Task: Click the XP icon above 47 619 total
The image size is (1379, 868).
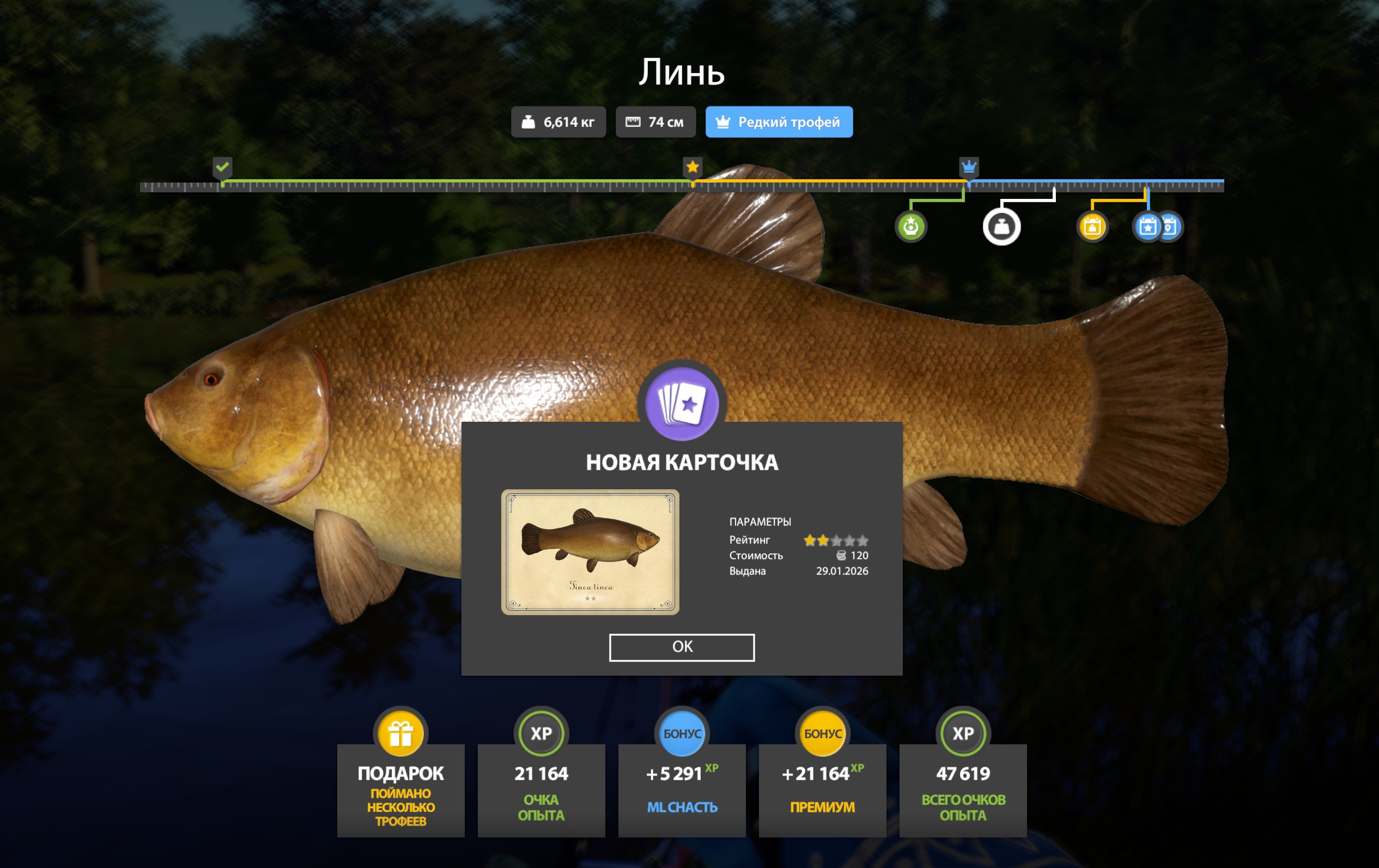Action: (963, 734)
